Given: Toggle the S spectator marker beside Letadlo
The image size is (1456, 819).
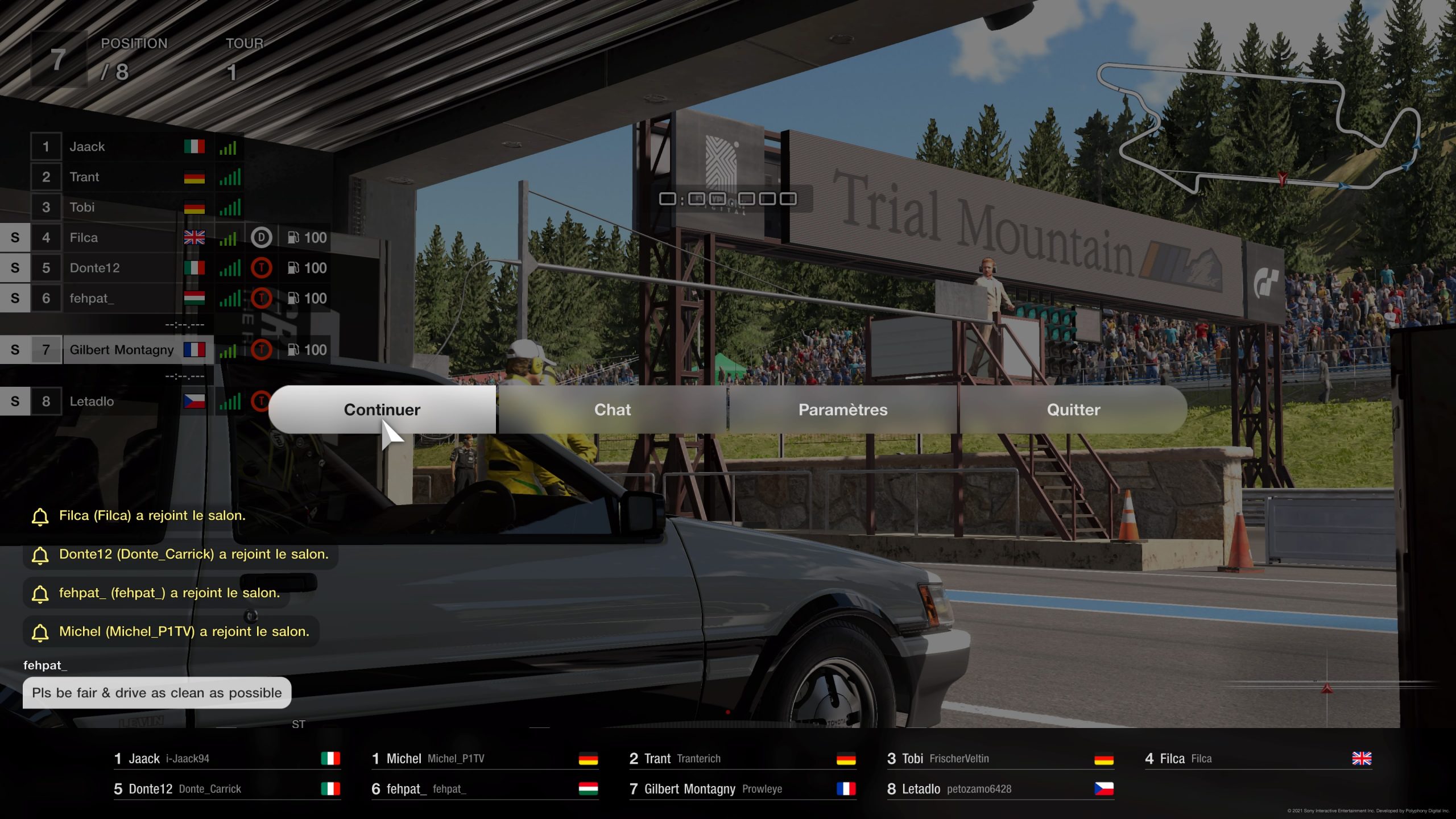Looking at the screenshot, I should click(15, 401).
